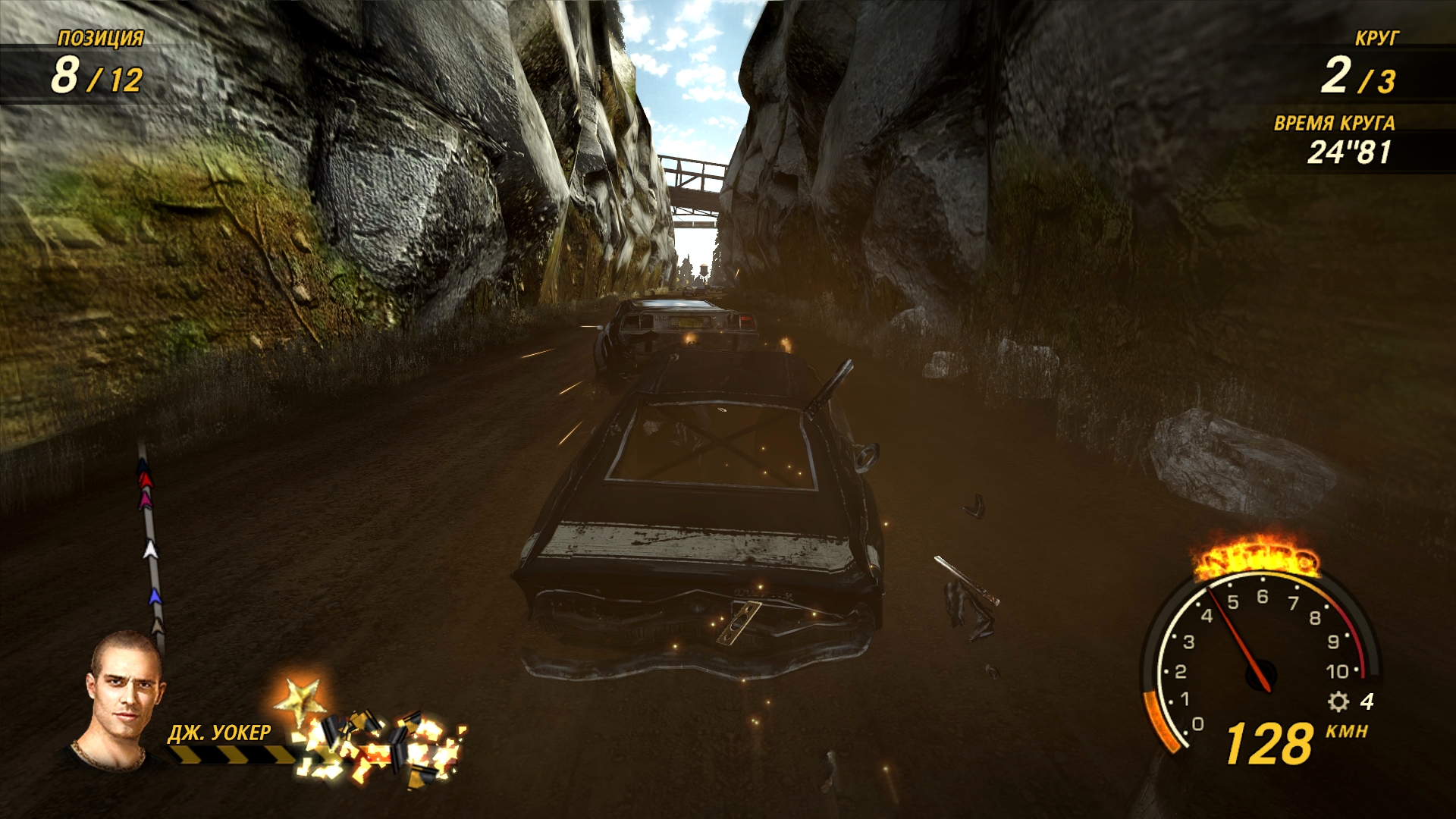
Task: Click the driver portrait of Дж. Уокер
Action: pyautogui.click(x=121, y=701)
